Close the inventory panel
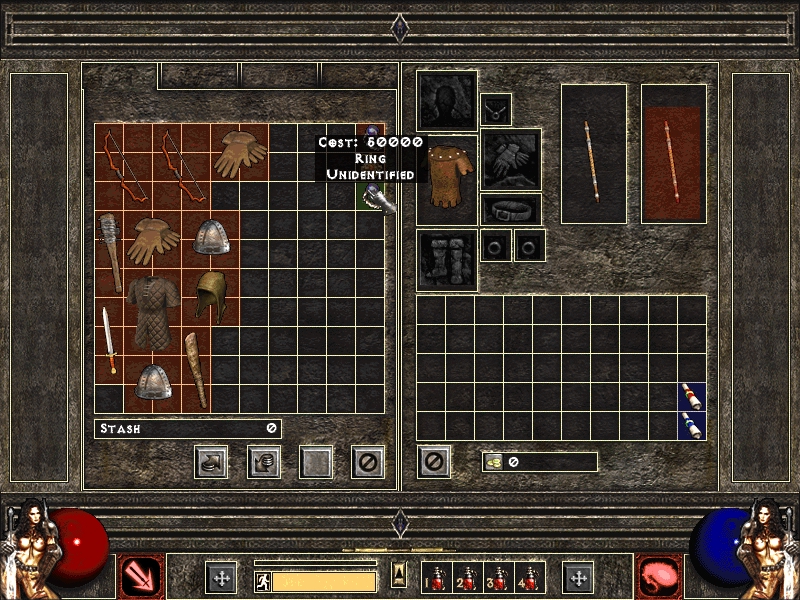Image resolution: width=800 pixels, height=600 pixels. (433, 461)
